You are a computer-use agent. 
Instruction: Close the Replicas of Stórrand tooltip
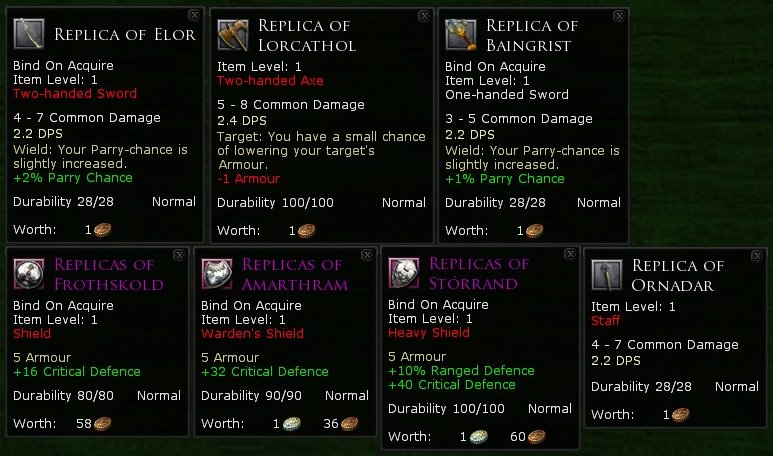click(x=566, y=255)
